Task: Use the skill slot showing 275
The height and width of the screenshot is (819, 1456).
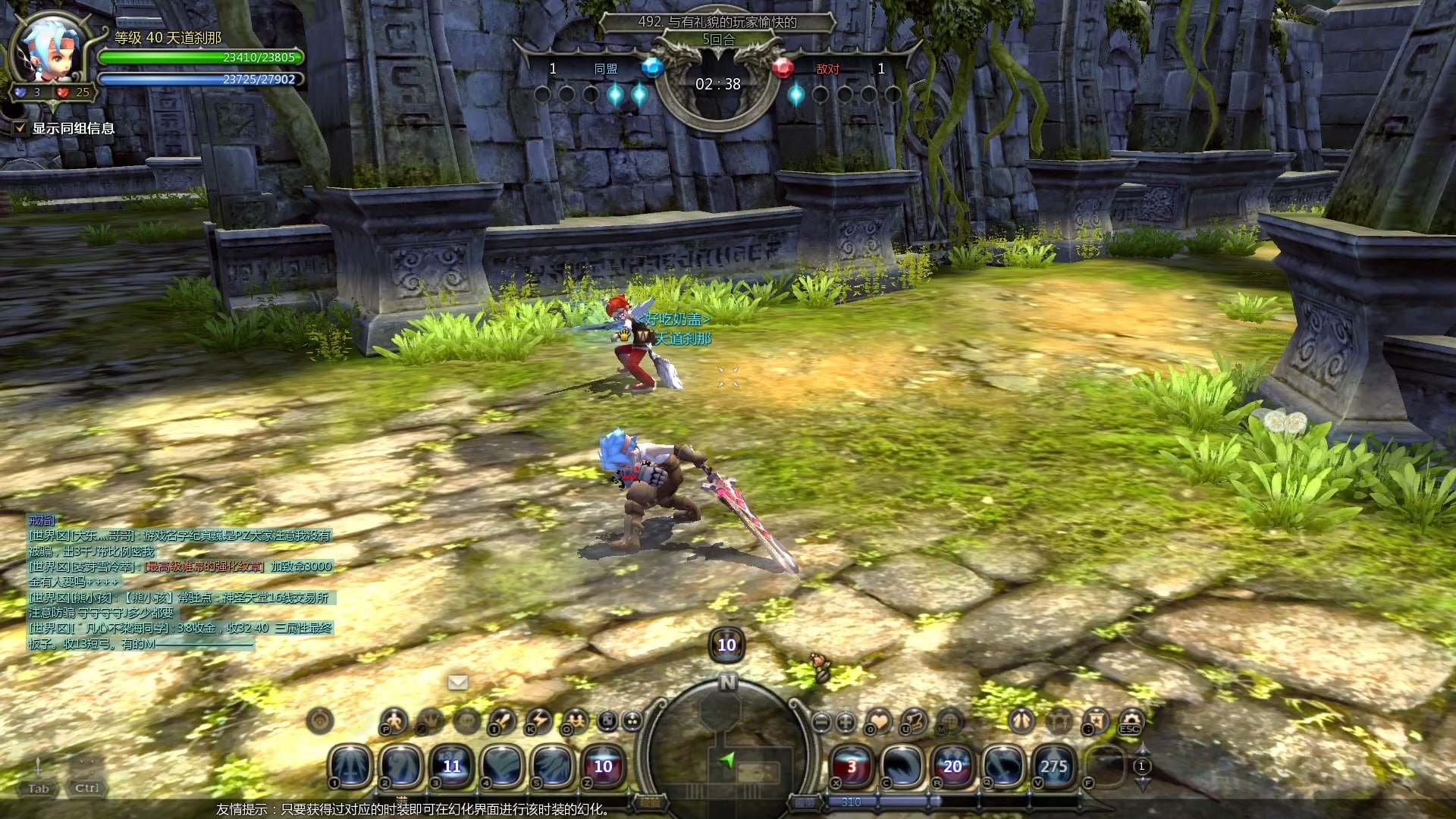Action: pyautogui.click(x=1053, y=765)
